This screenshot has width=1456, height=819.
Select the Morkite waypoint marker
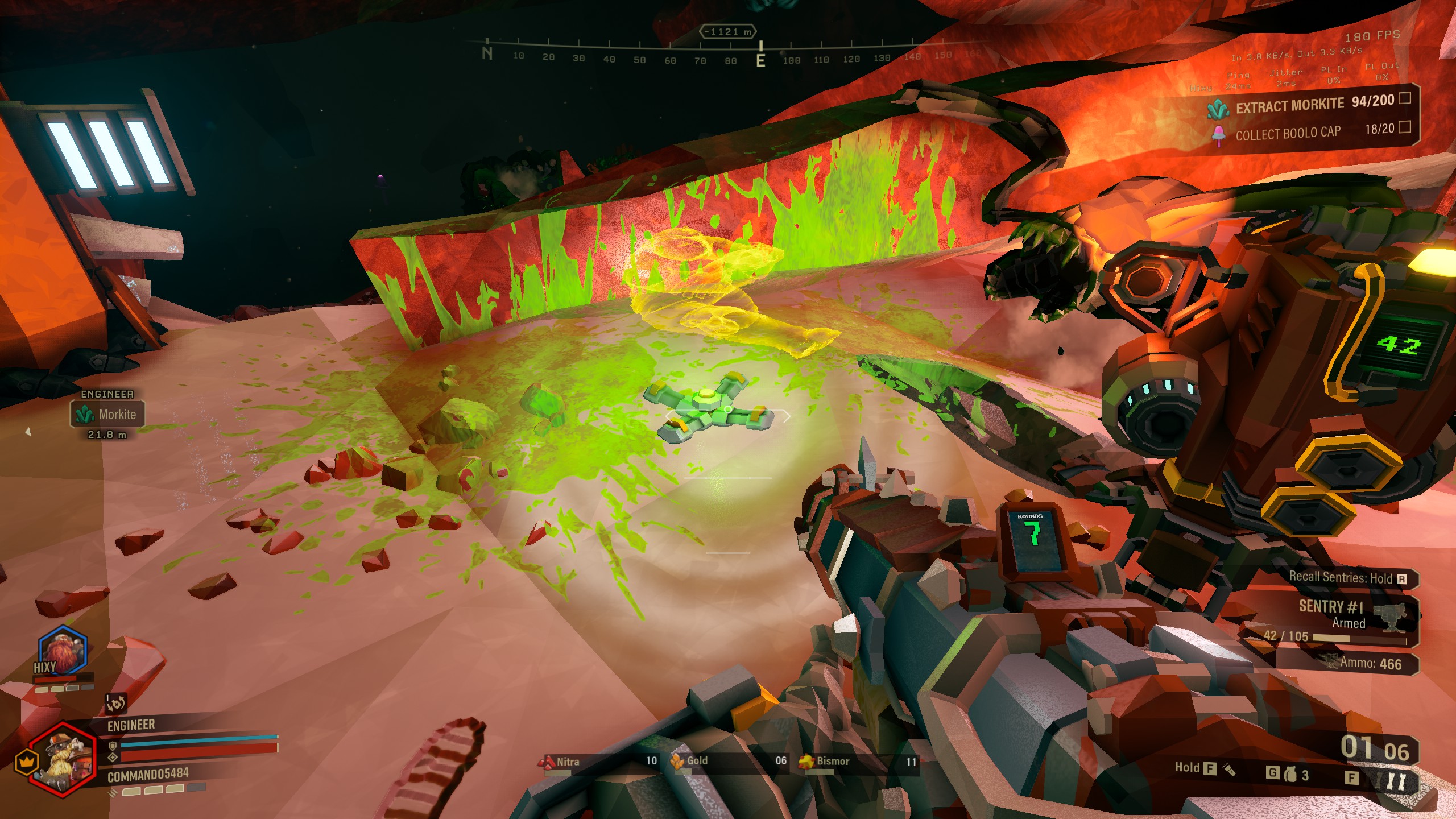pos(107,413)
